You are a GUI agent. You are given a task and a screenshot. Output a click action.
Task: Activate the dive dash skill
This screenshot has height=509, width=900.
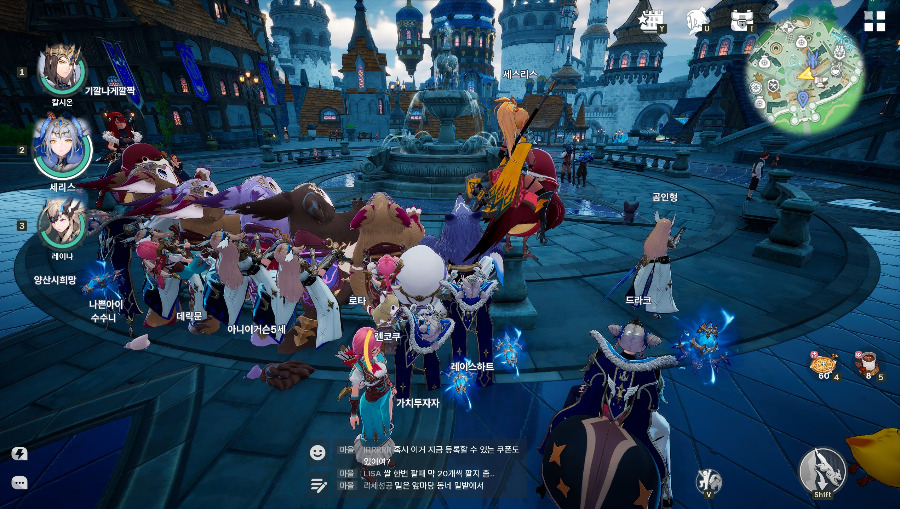pyautogui.click(x=822, y=470)
